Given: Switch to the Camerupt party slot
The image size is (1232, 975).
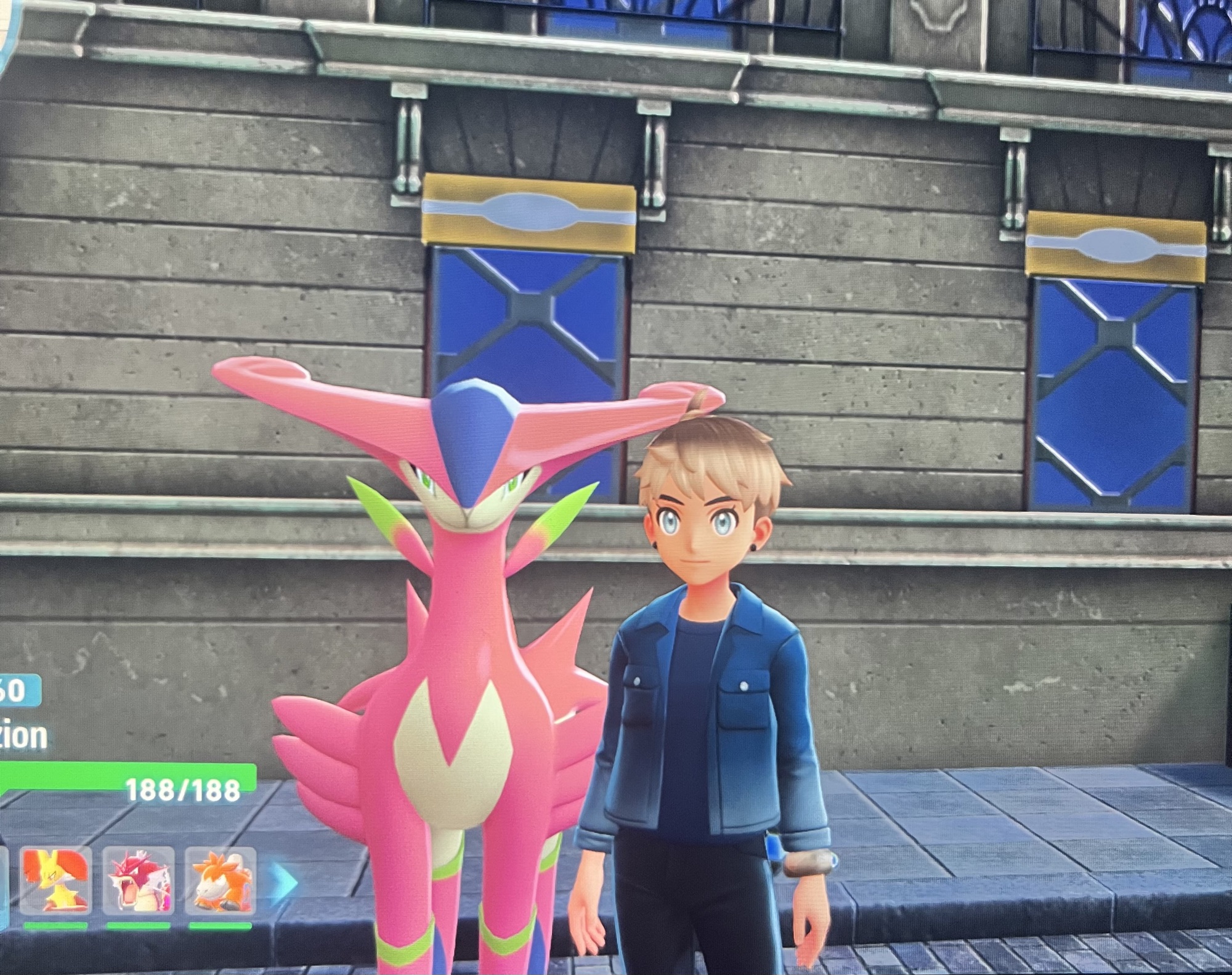Looking at the screenshot, I should 220,881.
